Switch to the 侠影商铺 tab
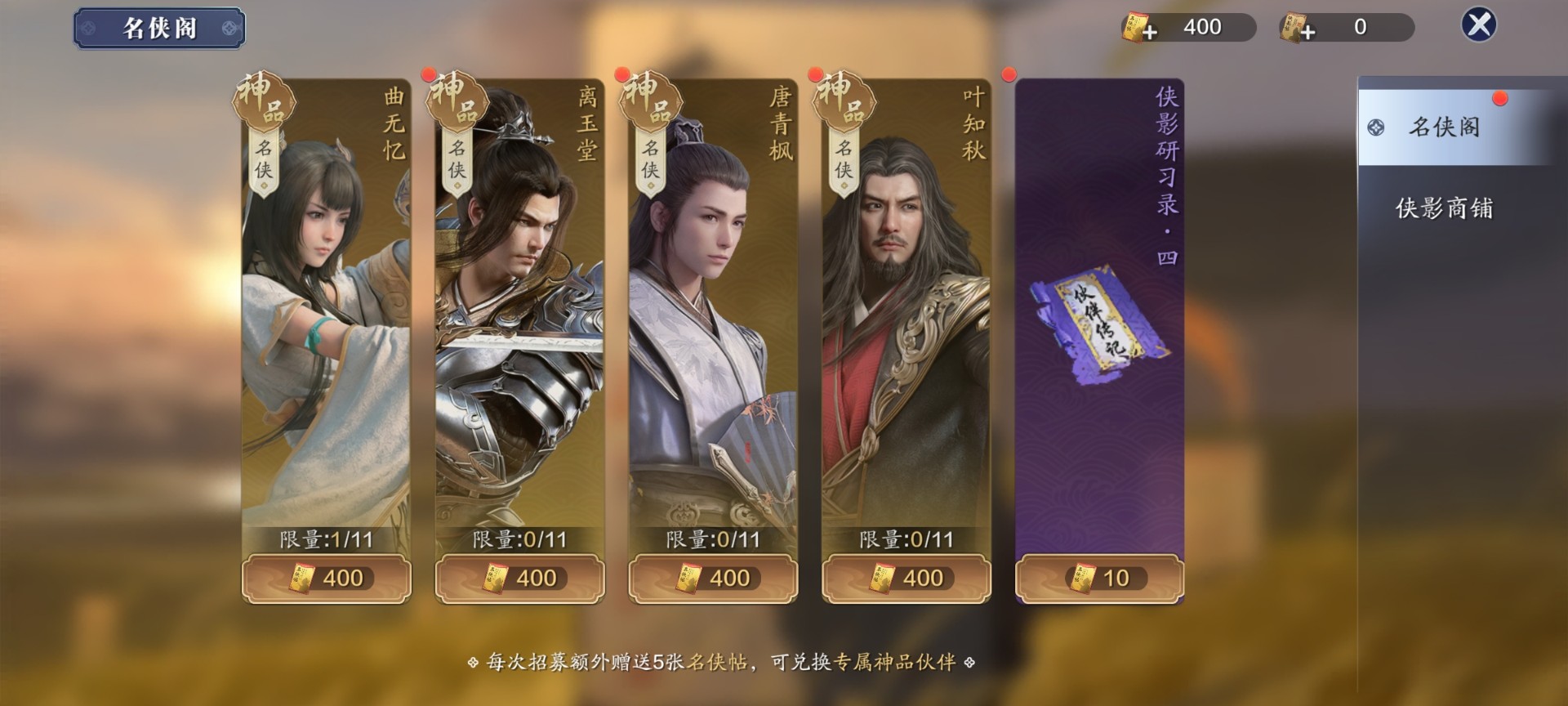This screenshot has height=706, width=1568. pos(1443,210)
